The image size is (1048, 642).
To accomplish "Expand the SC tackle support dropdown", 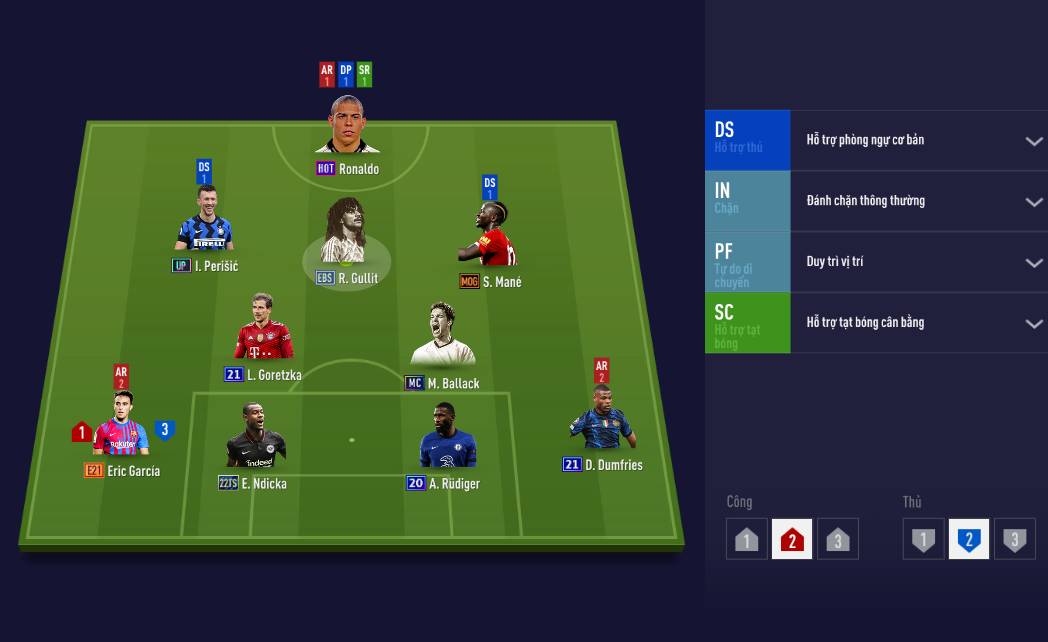I will tap(1034, 323).
